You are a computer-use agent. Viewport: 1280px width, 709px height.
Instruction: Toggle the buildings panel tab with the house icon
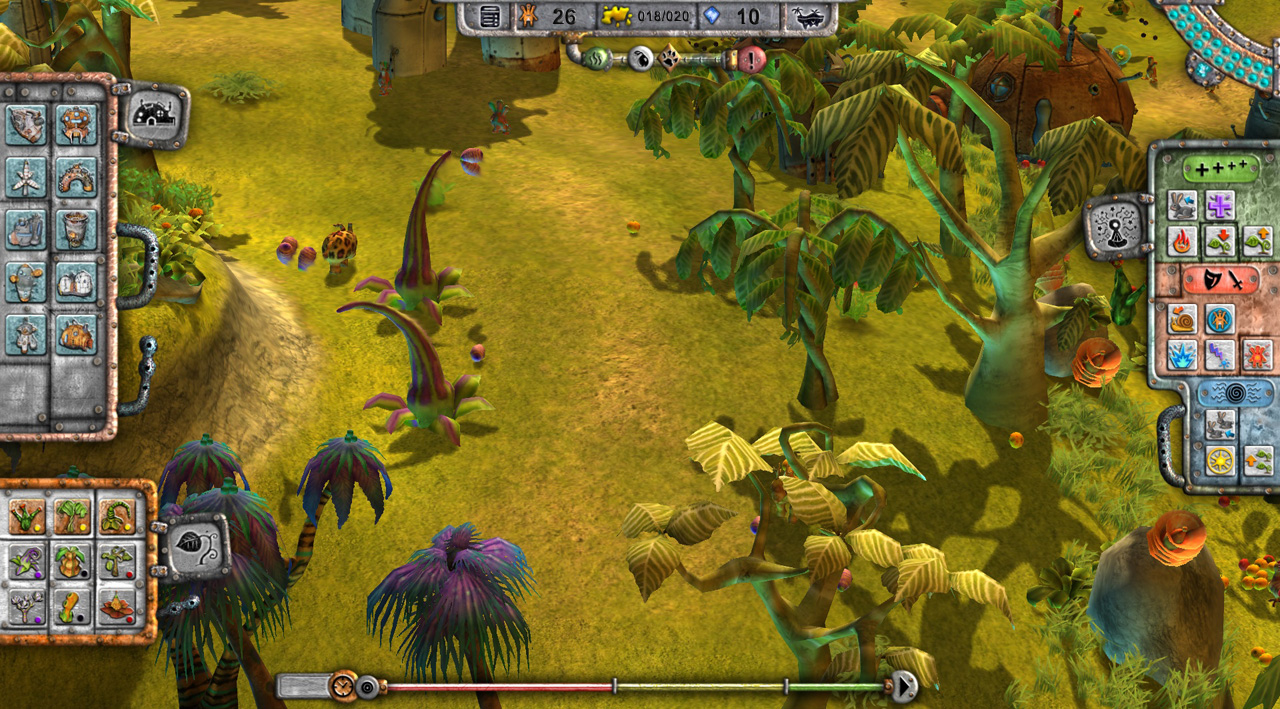point(154,116)
